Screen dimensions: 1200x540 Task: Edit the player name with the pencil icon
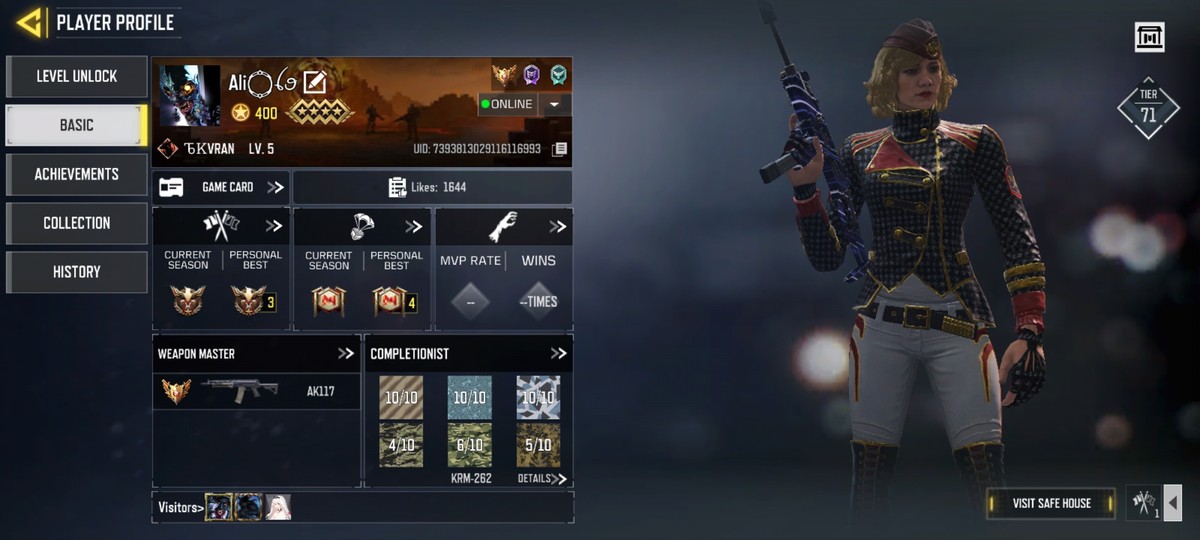coord(315,83)
